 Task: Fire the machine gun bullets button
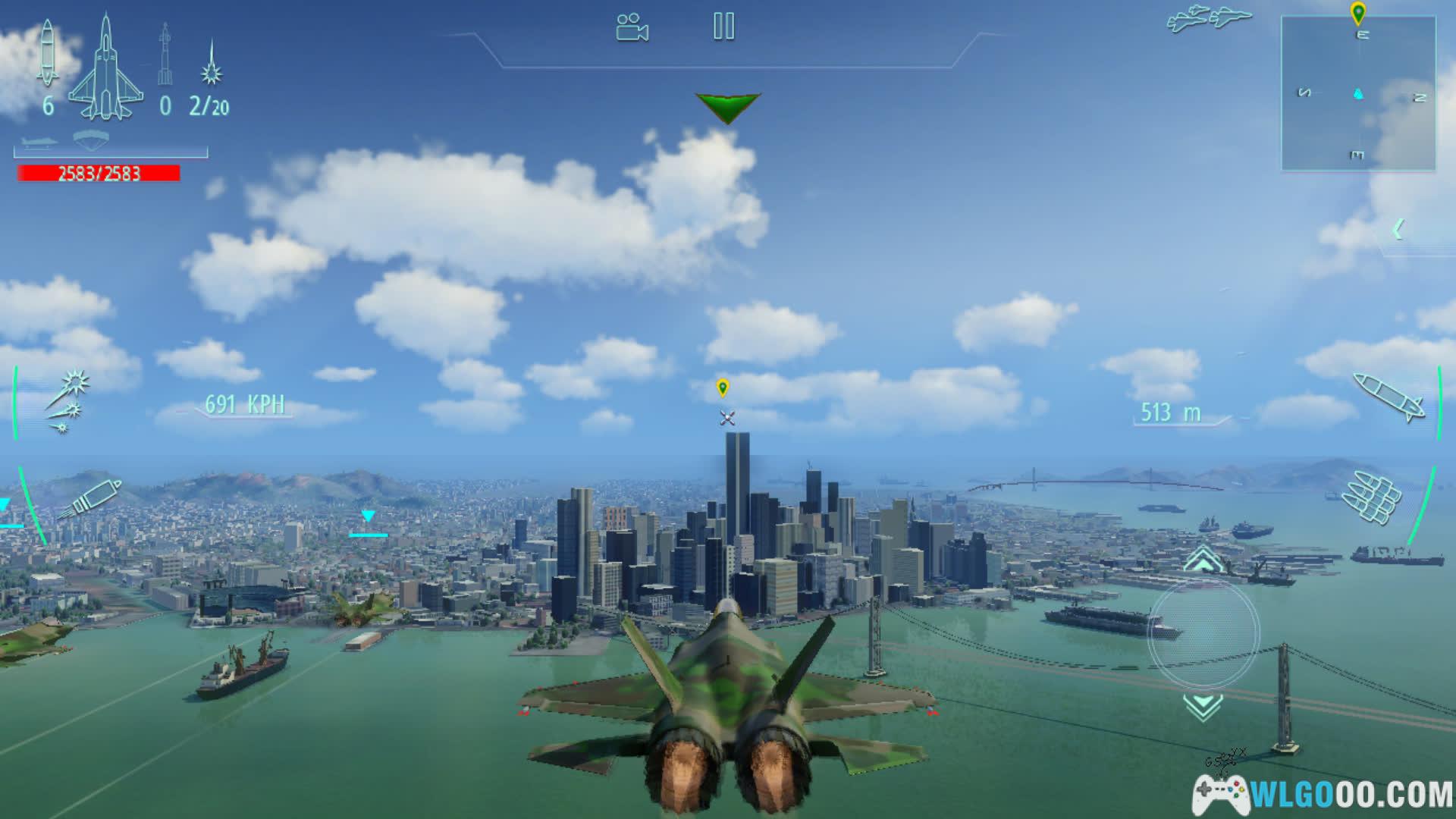point(1371,497)
